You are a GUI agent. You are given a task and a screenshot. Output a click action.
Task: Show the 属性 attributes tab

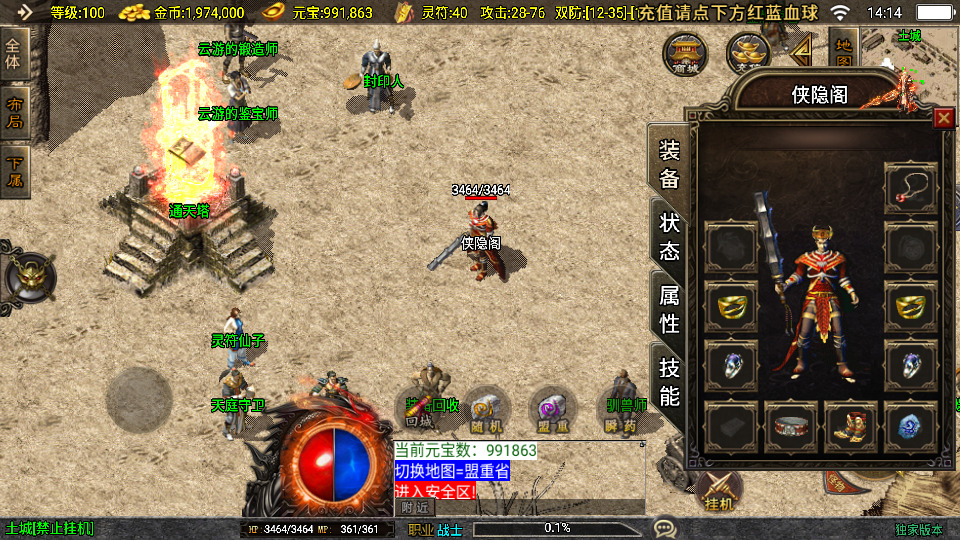pos(669,309)
